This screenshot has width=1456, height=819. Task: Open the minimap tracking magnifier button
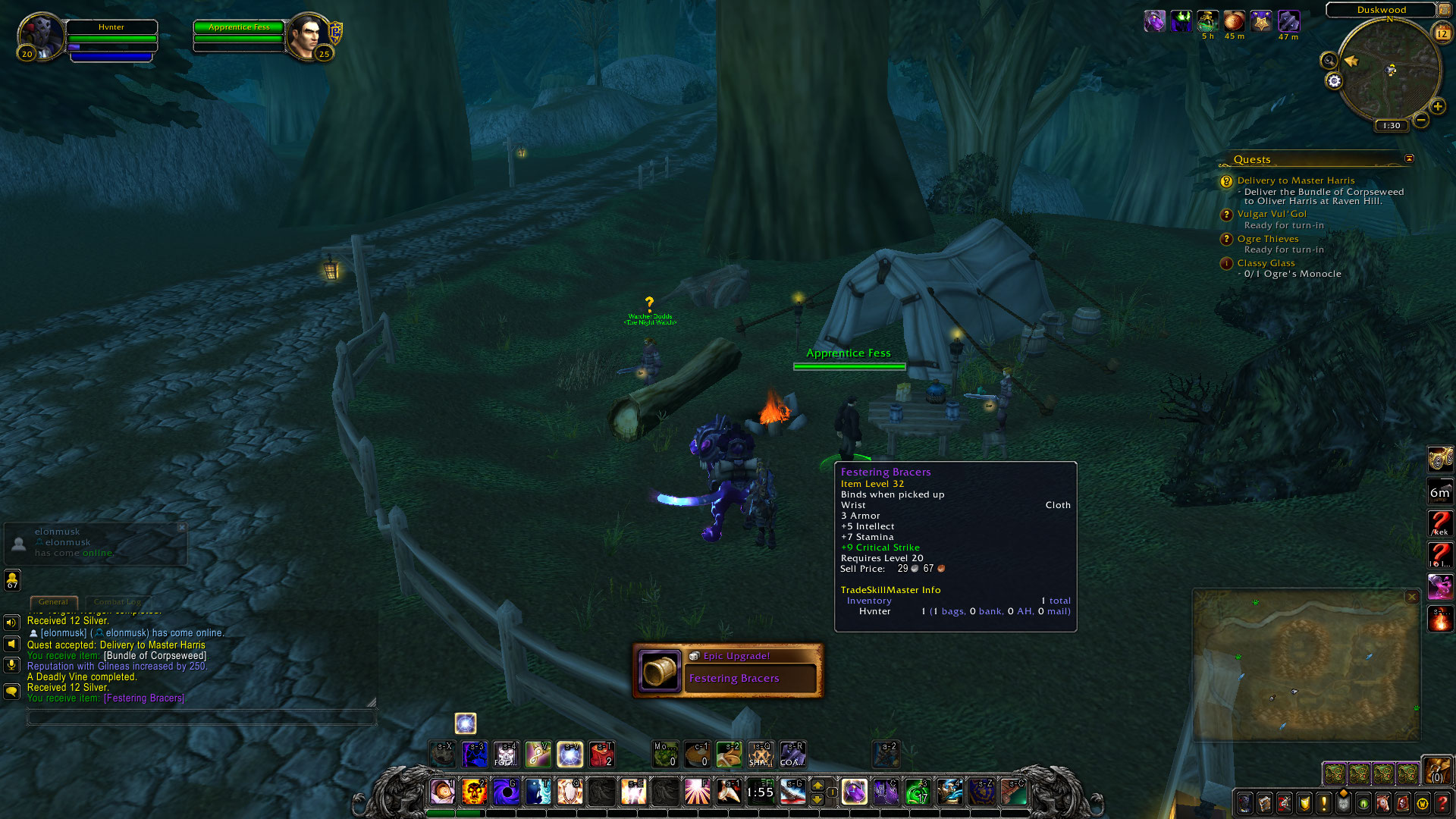(1329, 61)
